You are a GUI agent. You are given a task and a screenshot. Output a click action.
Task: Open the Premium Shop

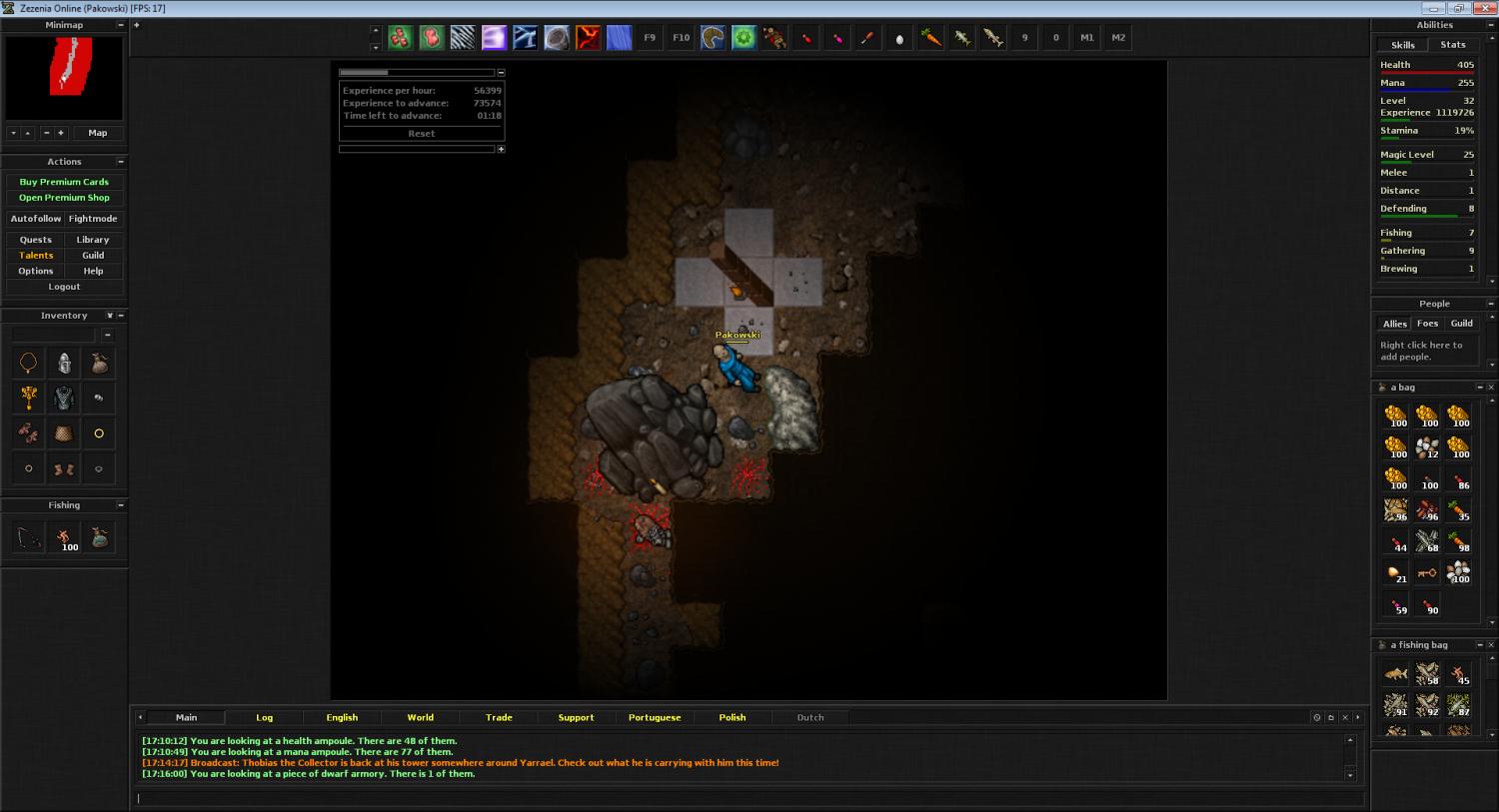[x=64, y=198]
